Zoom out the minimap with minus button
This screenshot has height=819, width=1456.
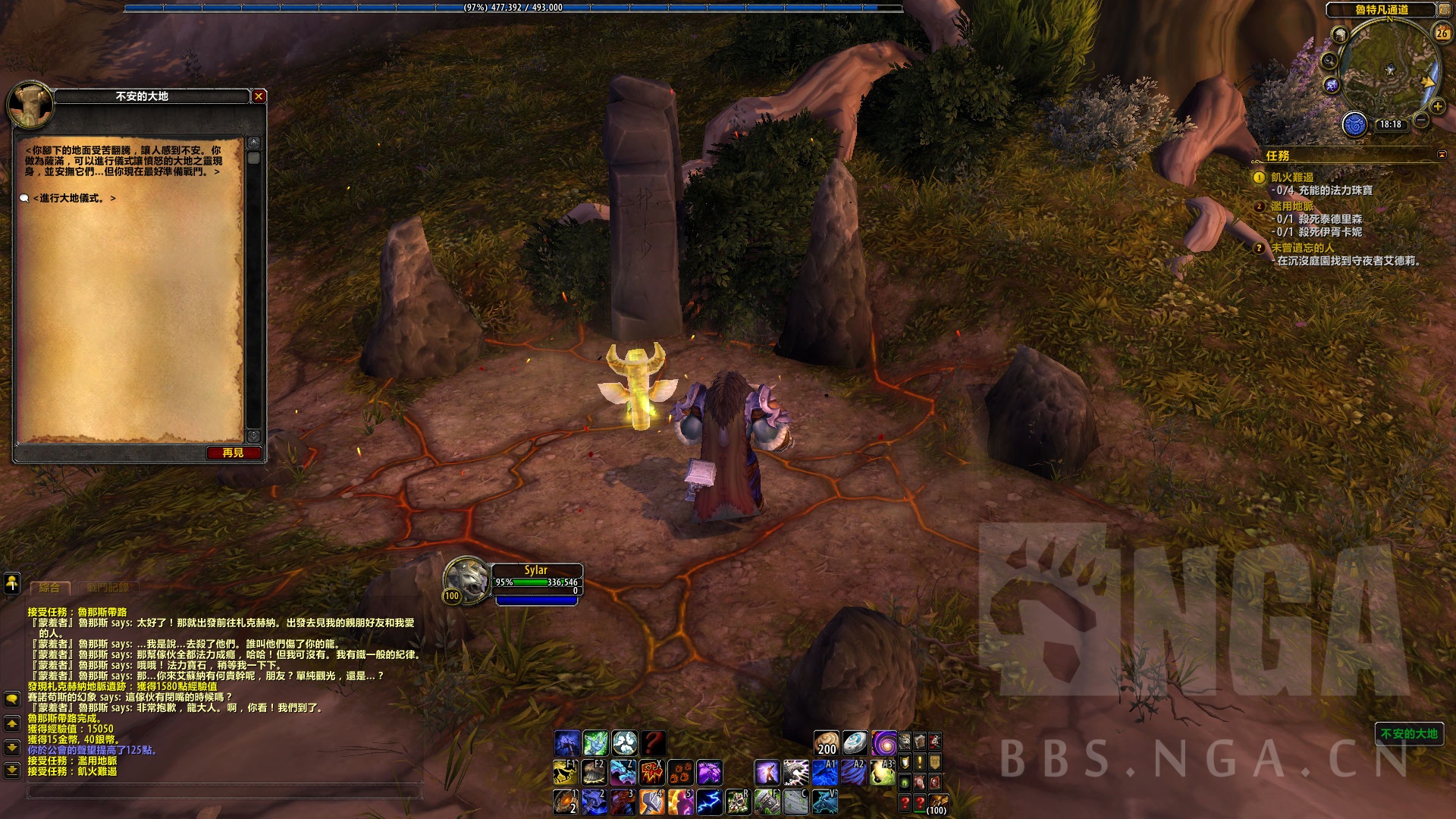point(1421,121)
